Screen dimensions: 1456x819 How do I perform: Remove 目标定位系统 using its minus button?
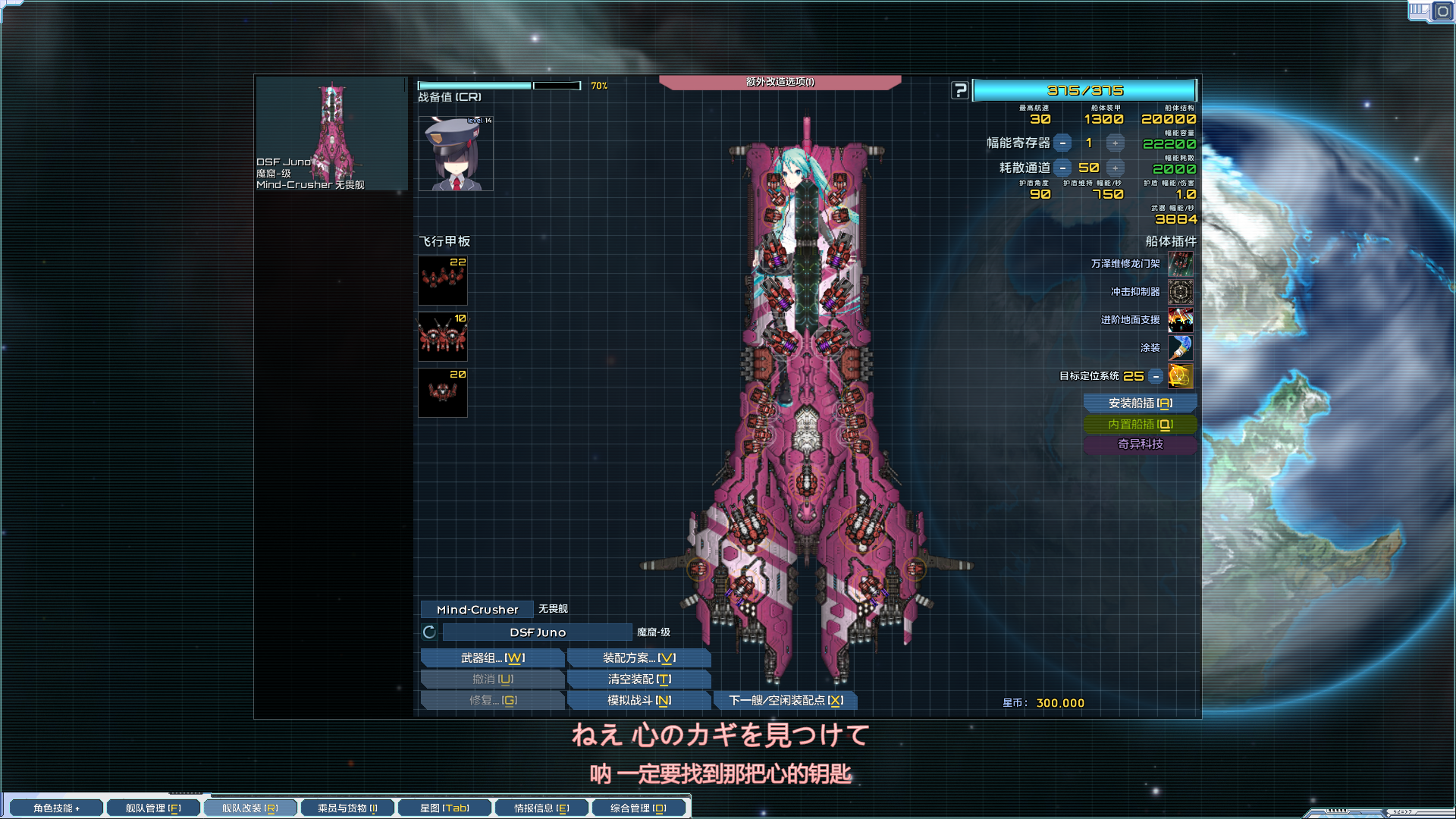point(1155,375)
